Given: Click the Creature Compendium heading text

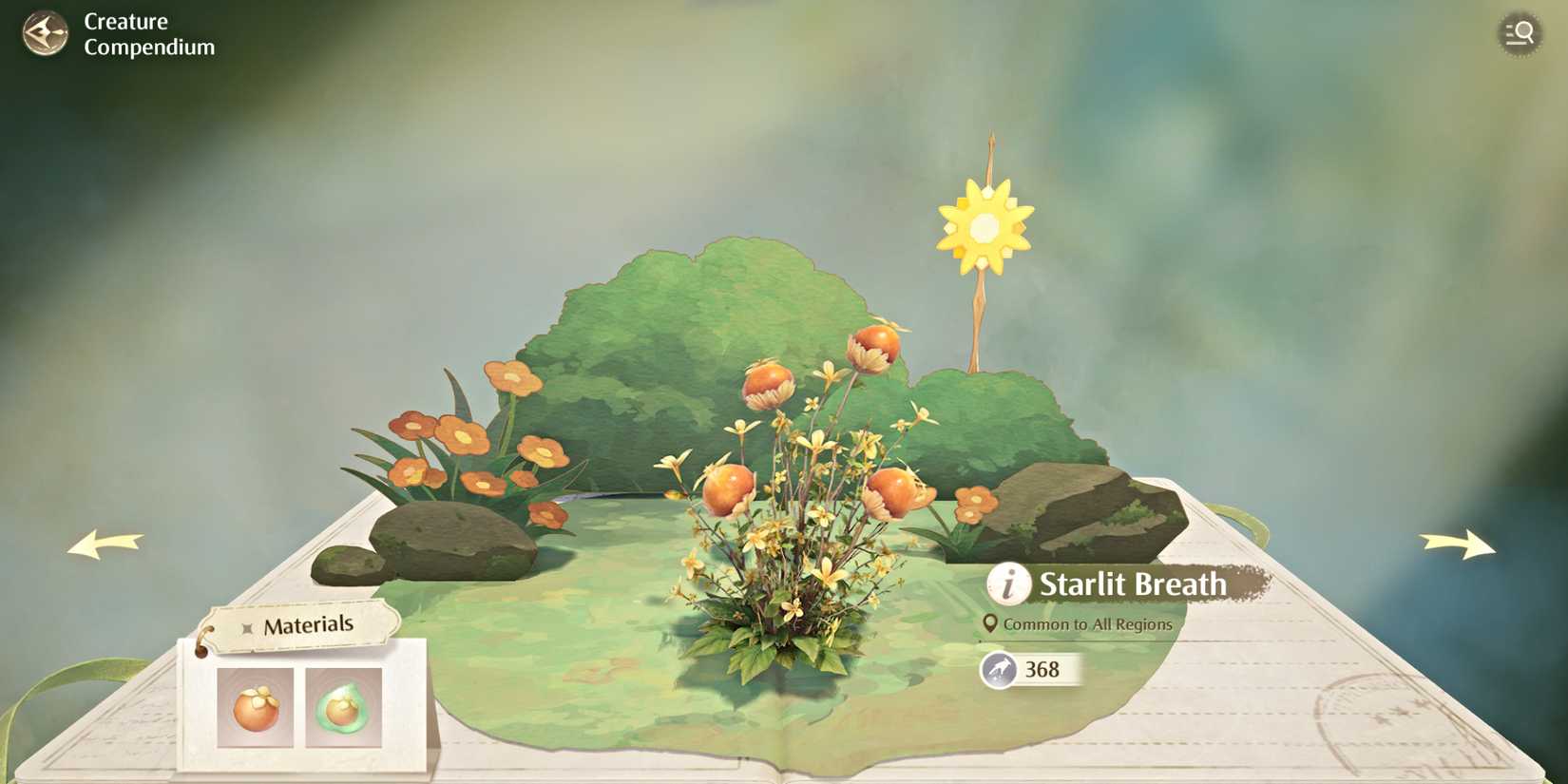Looking at the screenshot, I should [x=147, y=33].
